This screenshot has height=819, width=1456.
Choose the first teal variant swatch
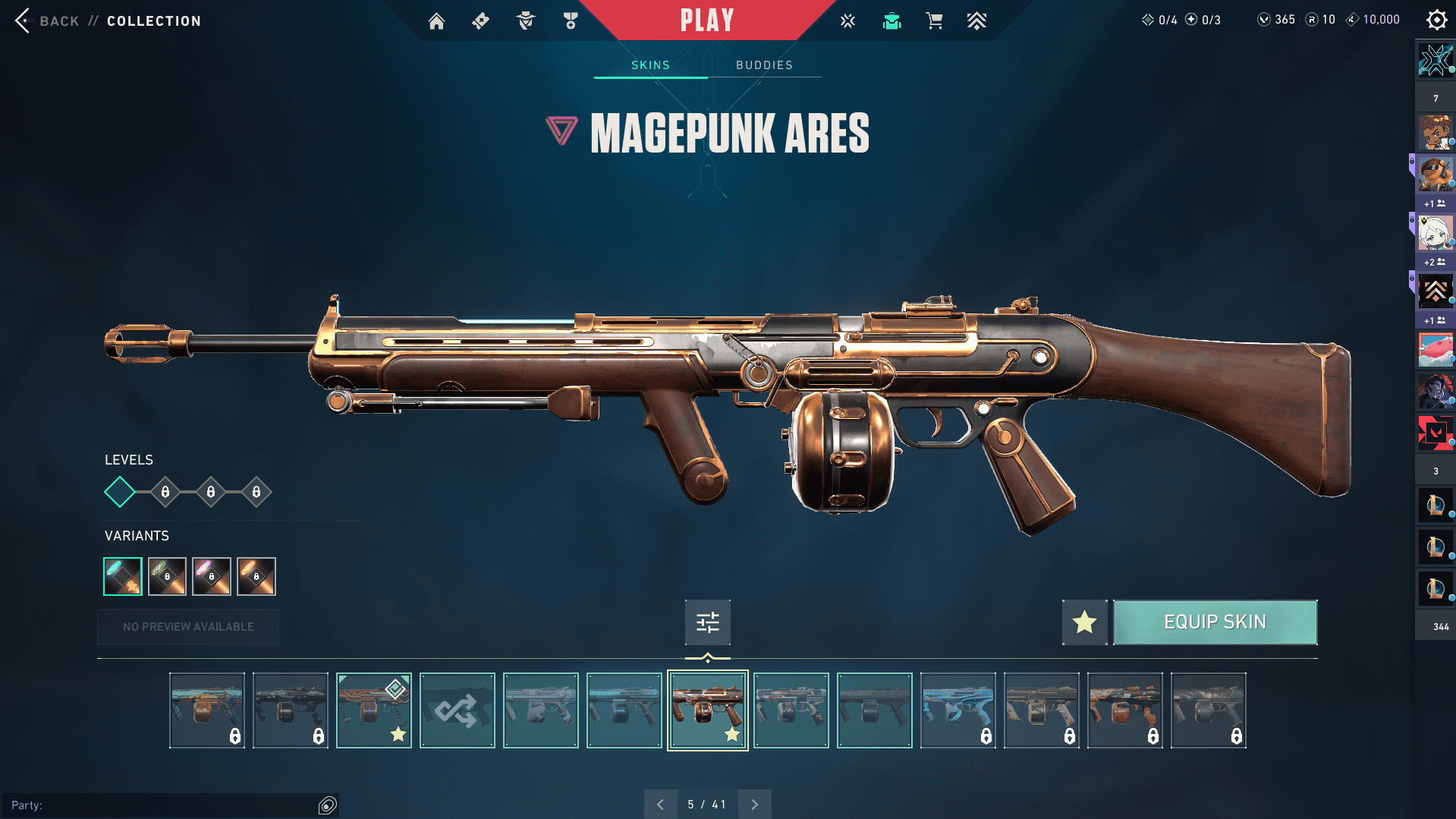[123, 577]
